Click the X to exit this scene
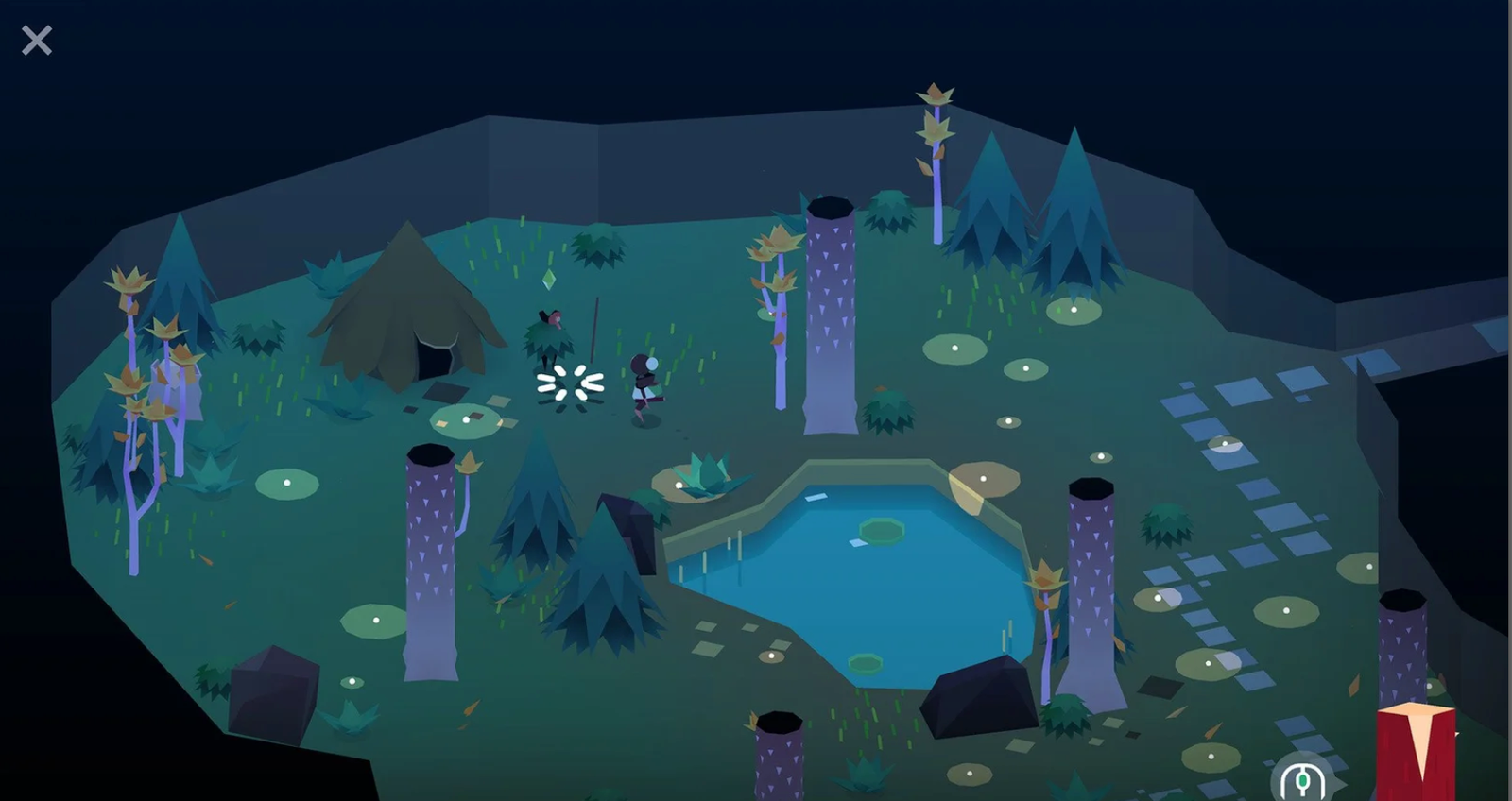This screenshot has width=1512, height=801. (x=36, y=40)
